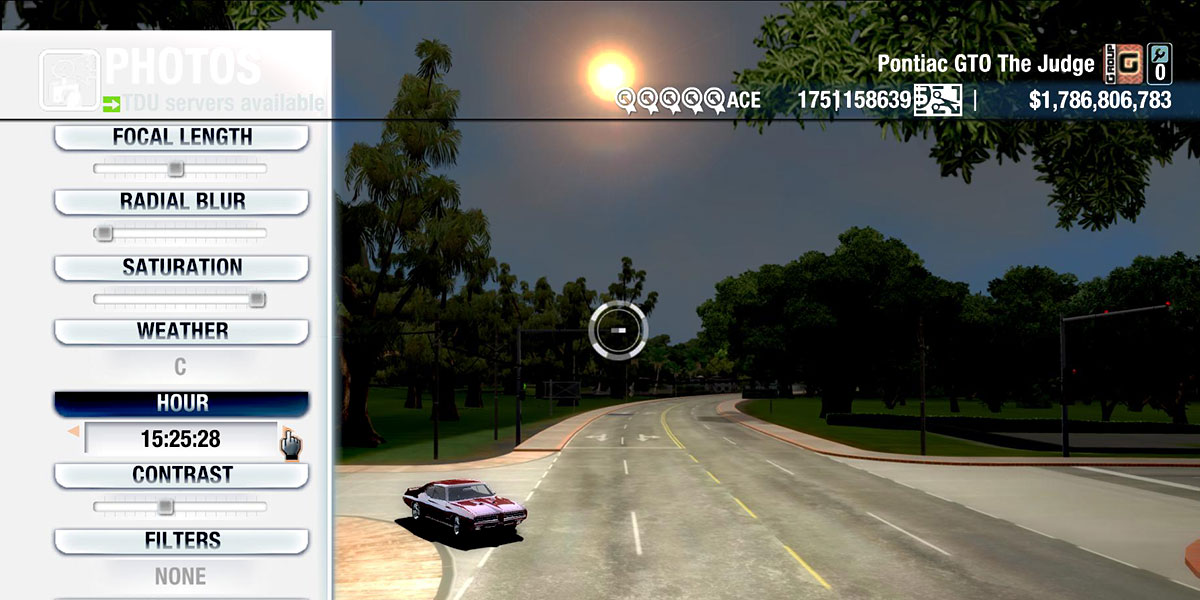Open the Filters option
Image resolution: width=1200 pixels, height=600 pixels.
181,541
